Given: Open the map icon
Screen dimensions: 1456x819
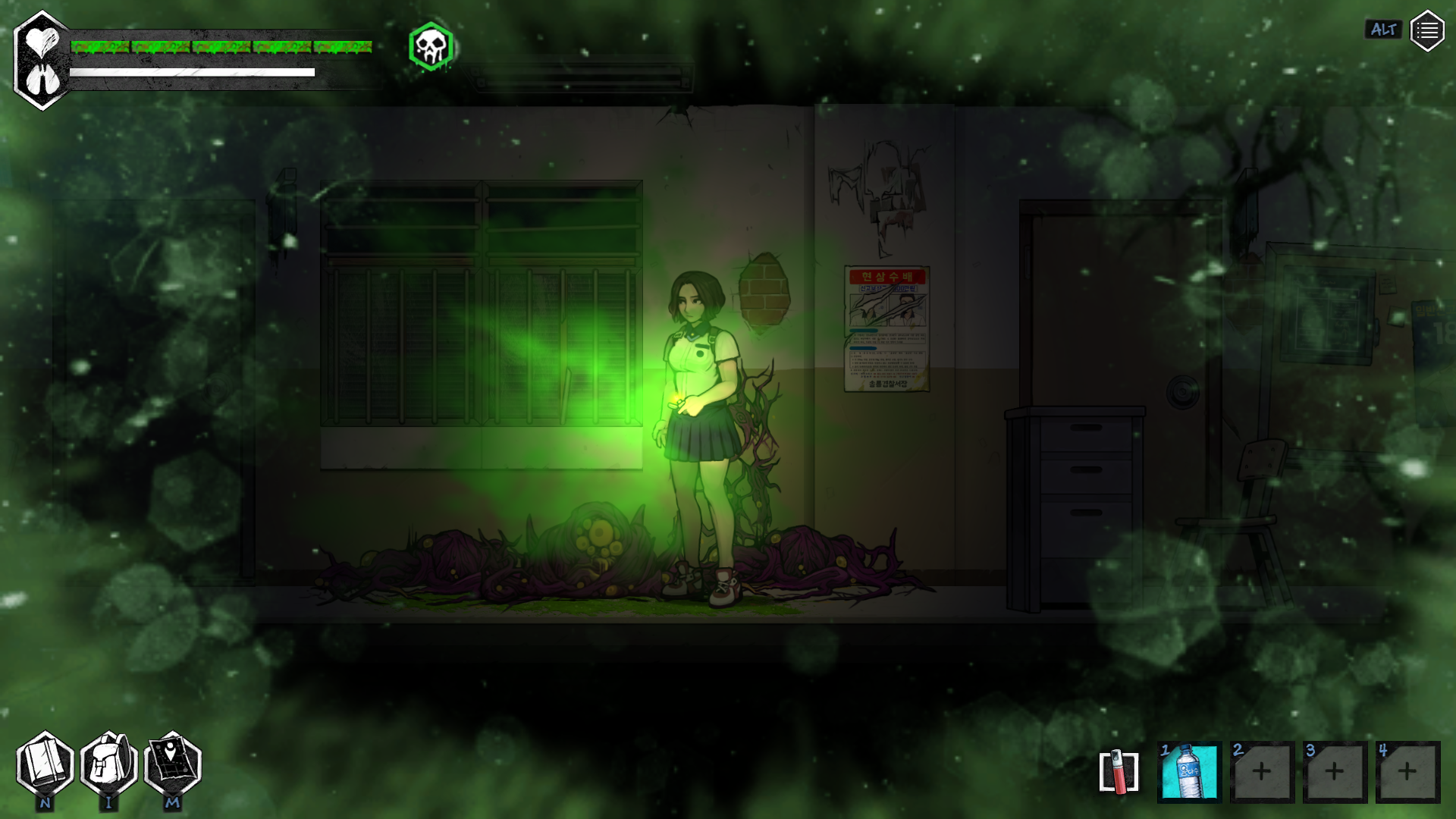Looking at the screenshot, I should (172, 764).
